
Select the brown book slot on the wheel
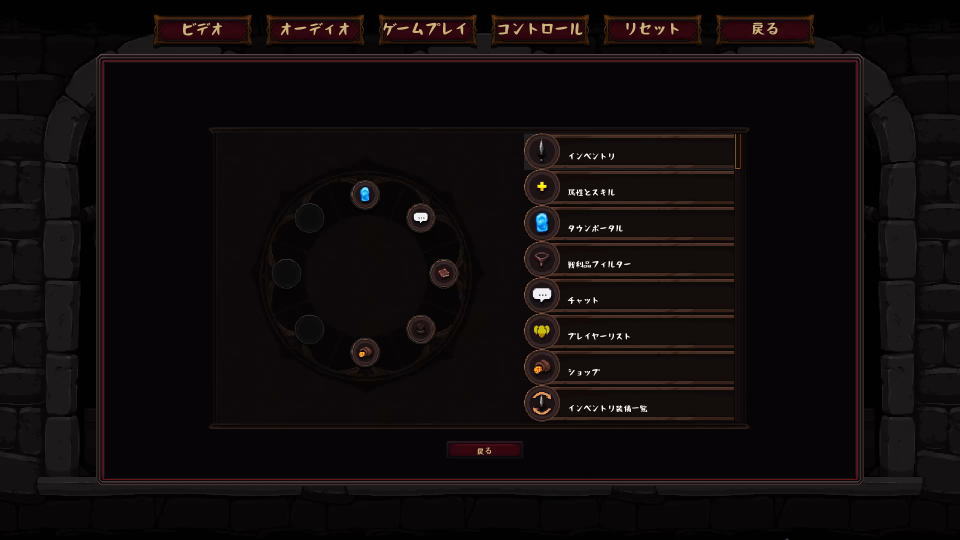point(444,273)
